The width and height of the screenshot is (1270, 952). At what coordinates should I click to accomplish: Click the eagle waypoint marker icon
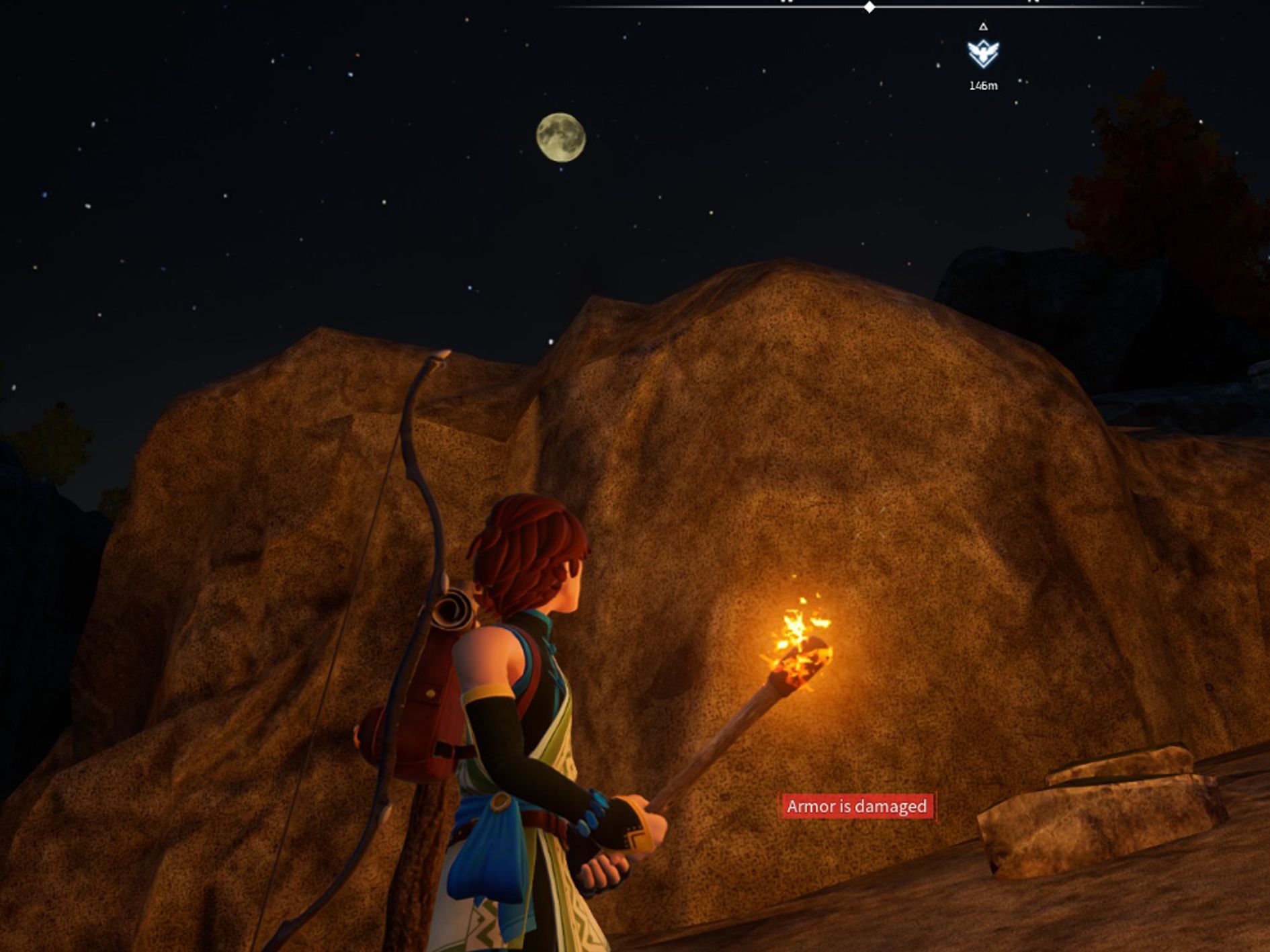(983, 53)
